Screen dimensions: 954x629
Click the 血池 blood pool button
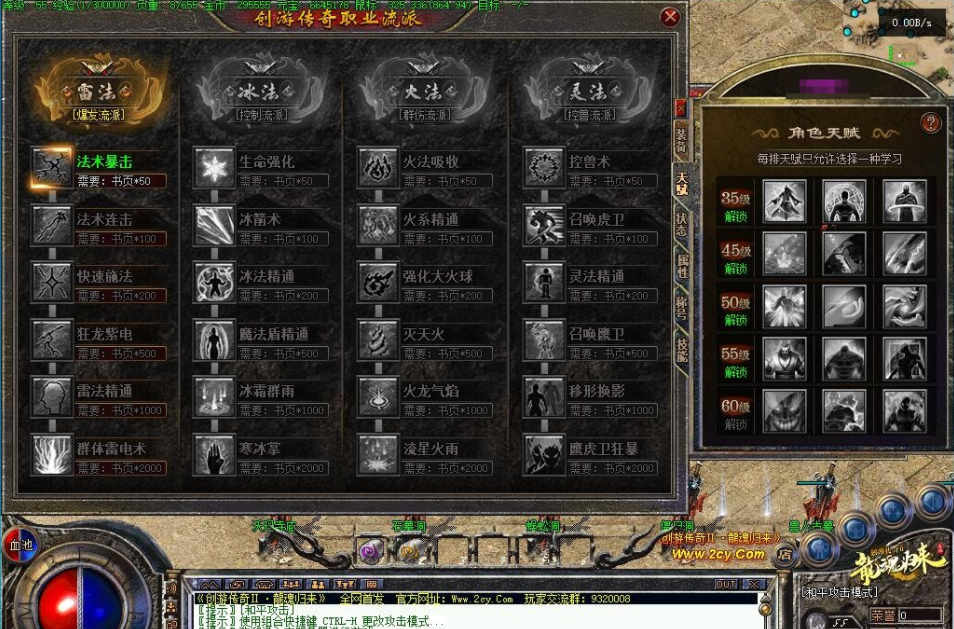pos(21,546)
